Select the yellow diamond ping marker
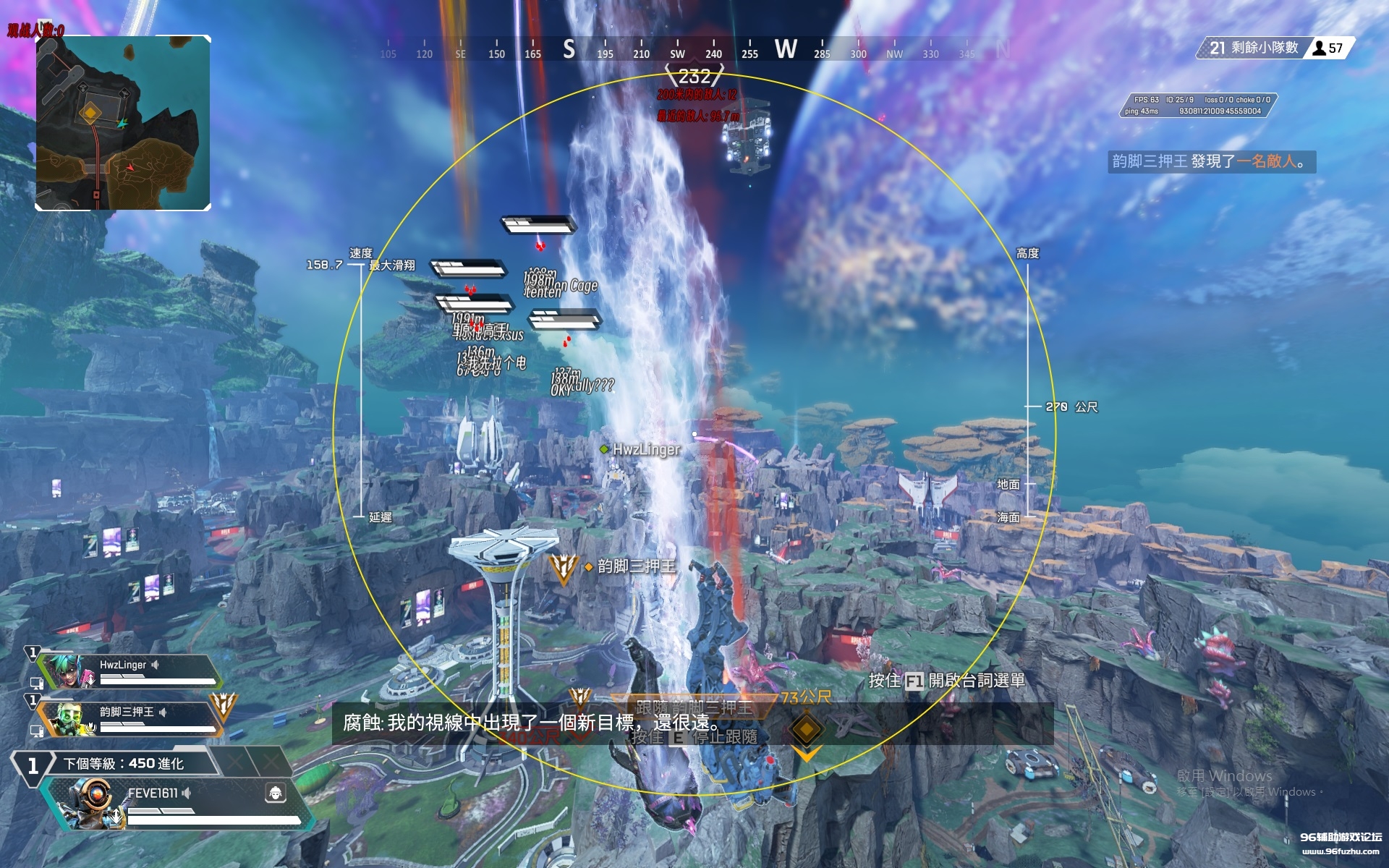The width and height of the screenshot is (1389, 868). tap(806, 728)
